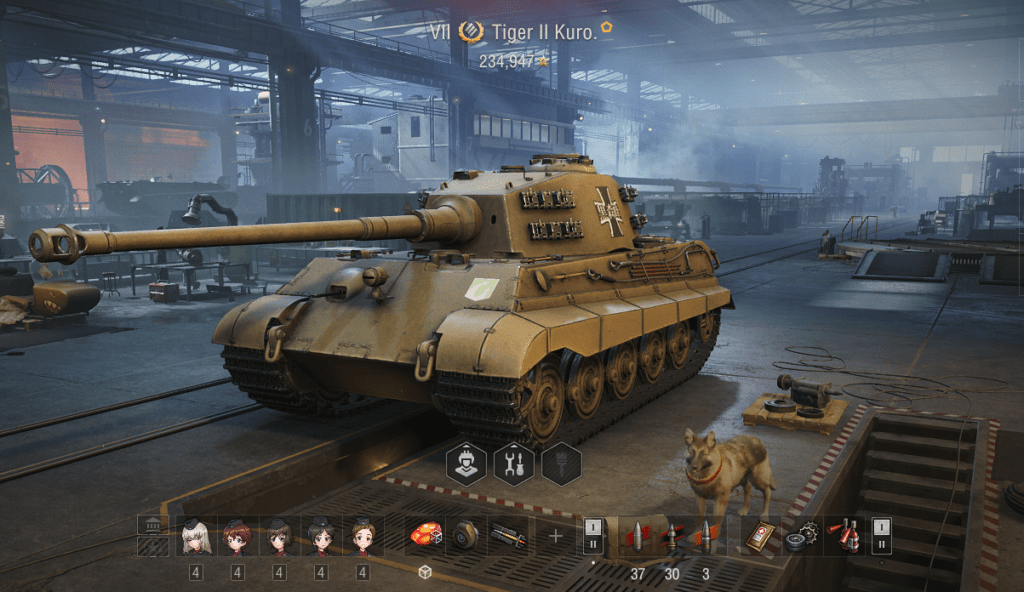Select the white-haired crew member portrait
Screen dimensions: 1024x592
point(195,537)
